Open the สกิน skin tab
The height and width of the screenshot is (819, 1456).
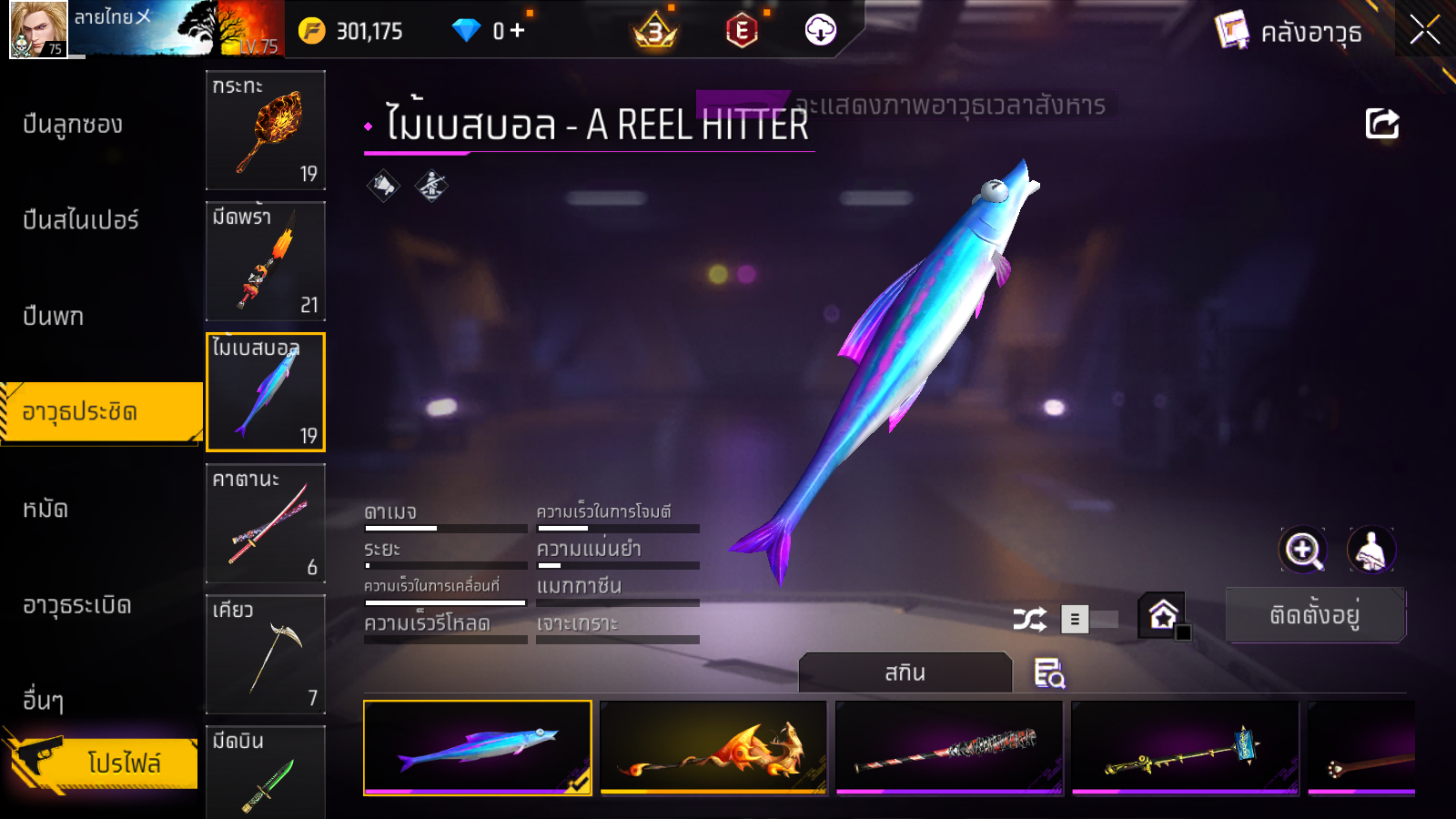[905, 672]
